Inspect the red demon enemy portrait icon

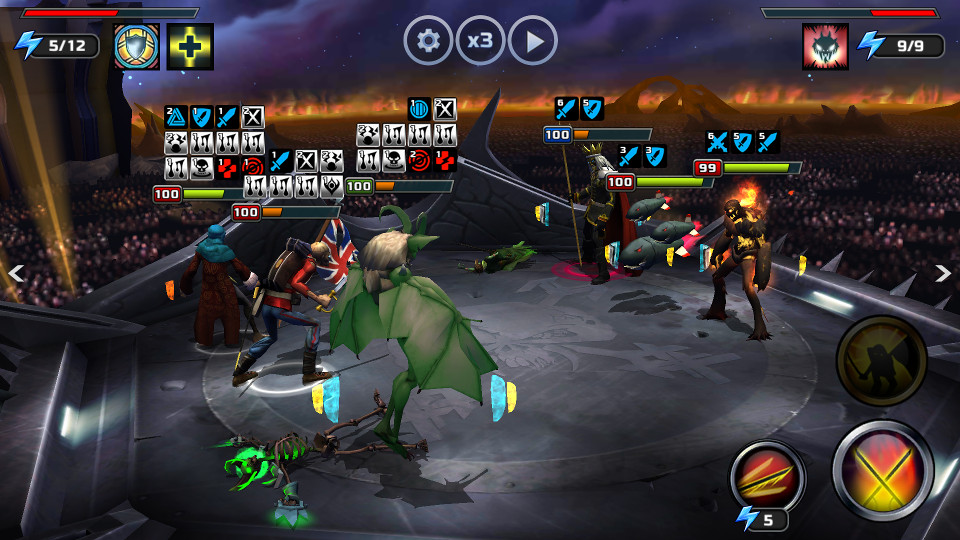825,46
